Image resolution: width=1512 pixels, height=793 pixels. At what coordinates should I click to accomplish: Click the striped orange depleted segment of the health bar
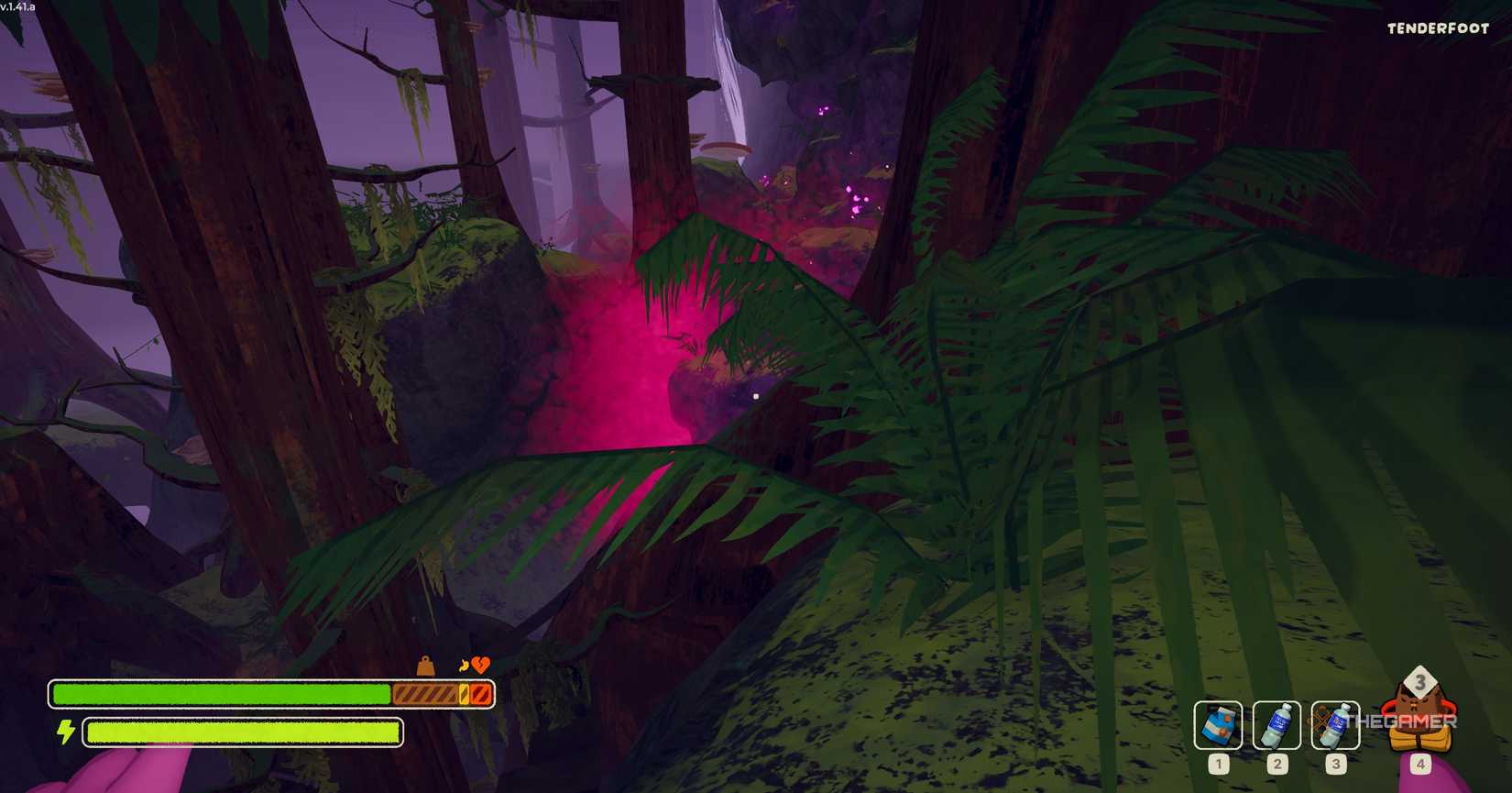coord(426,694)
